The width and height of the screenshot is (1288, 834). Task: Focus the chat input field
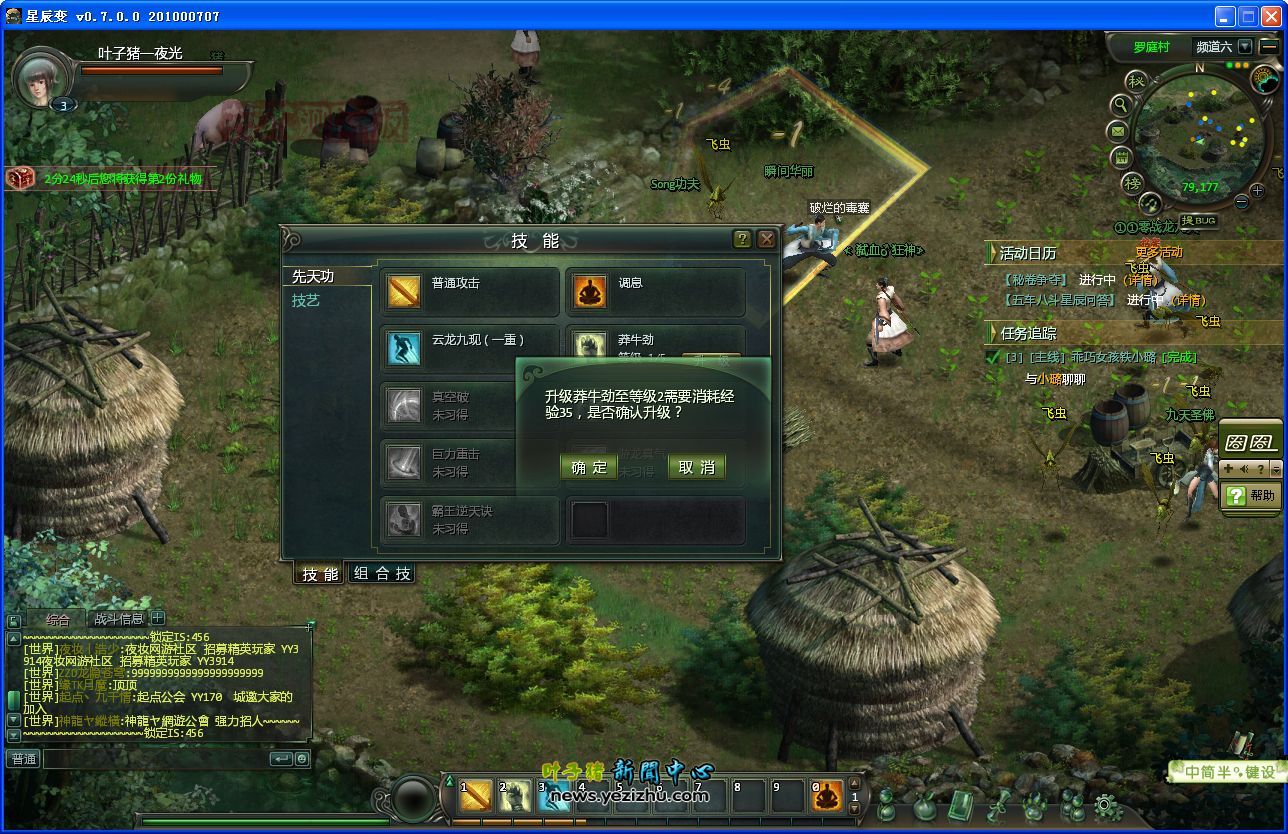[x=155, y=759]
